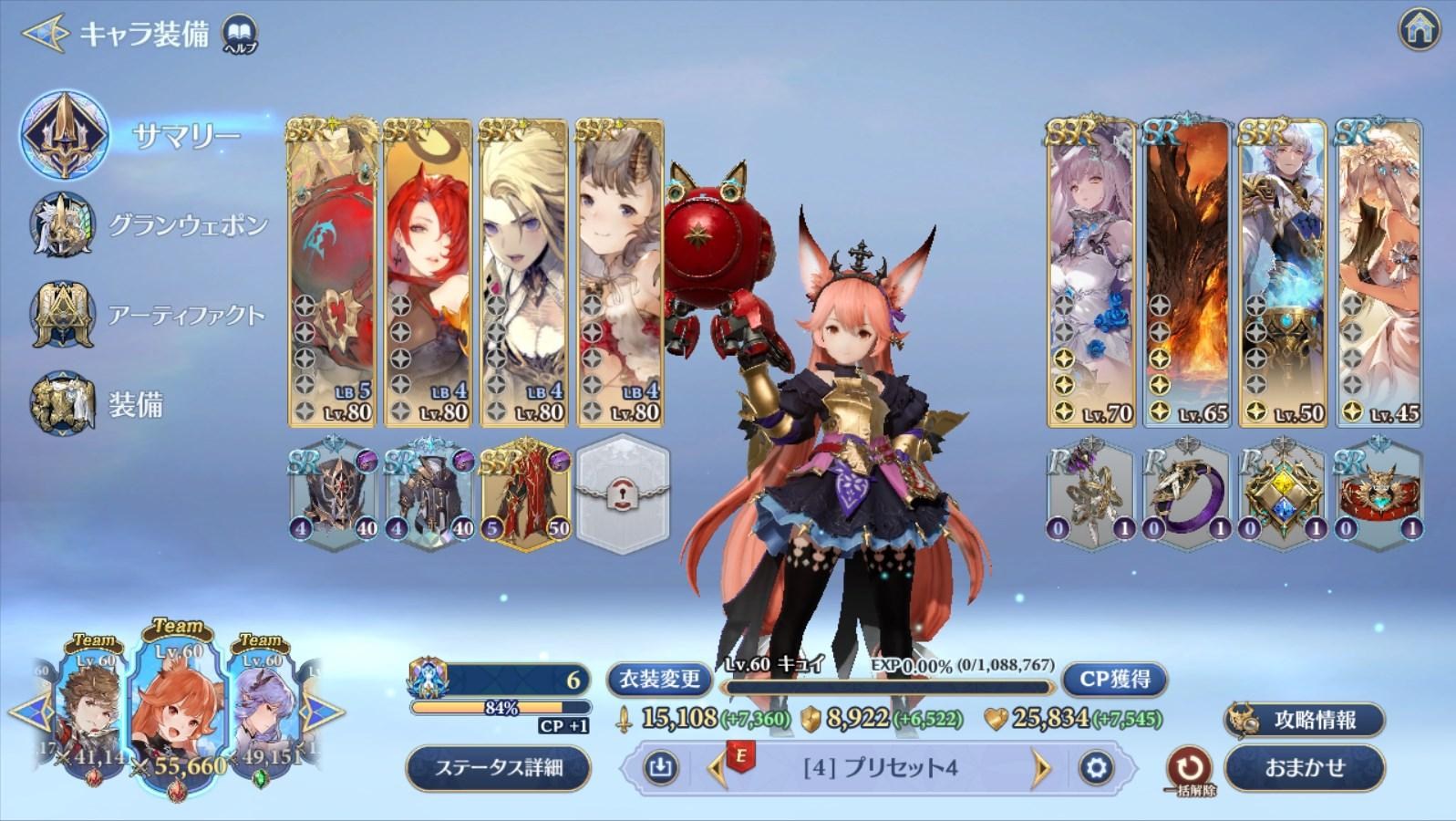Choose the Lv.65 fire dragon SR card

coord(1186,273)
